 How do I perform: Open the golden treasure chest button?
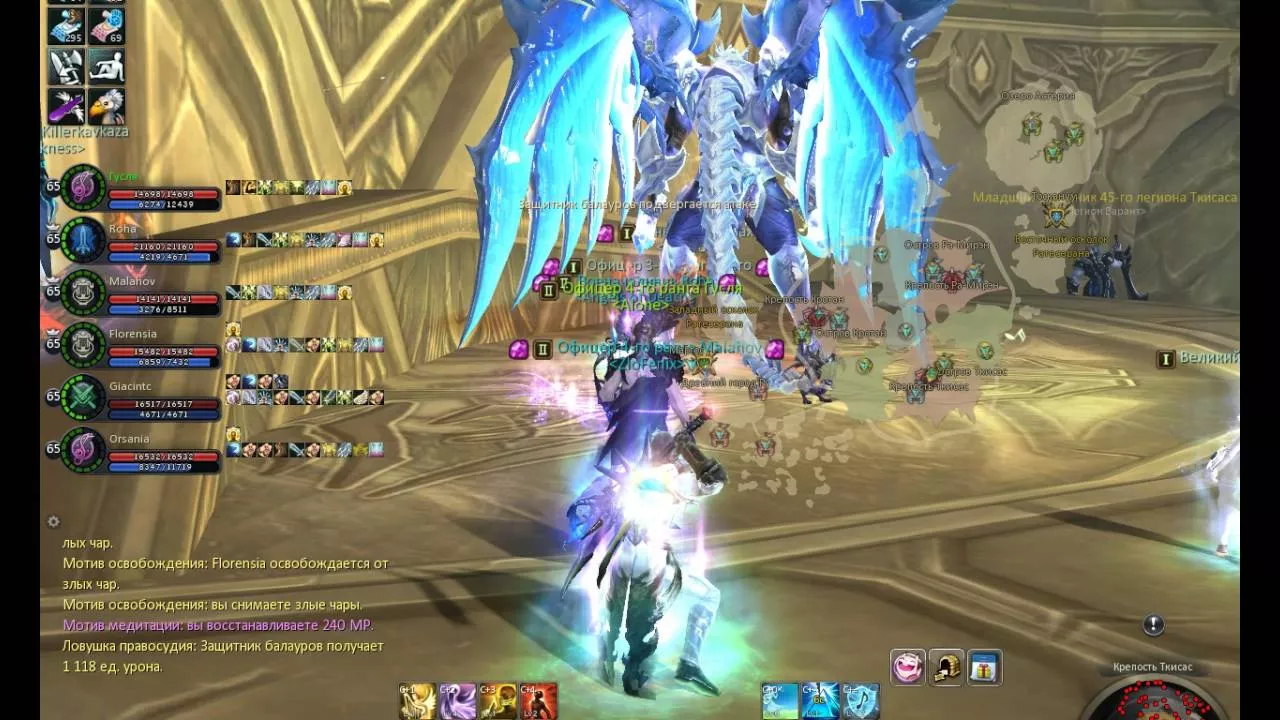click(946, 667)
